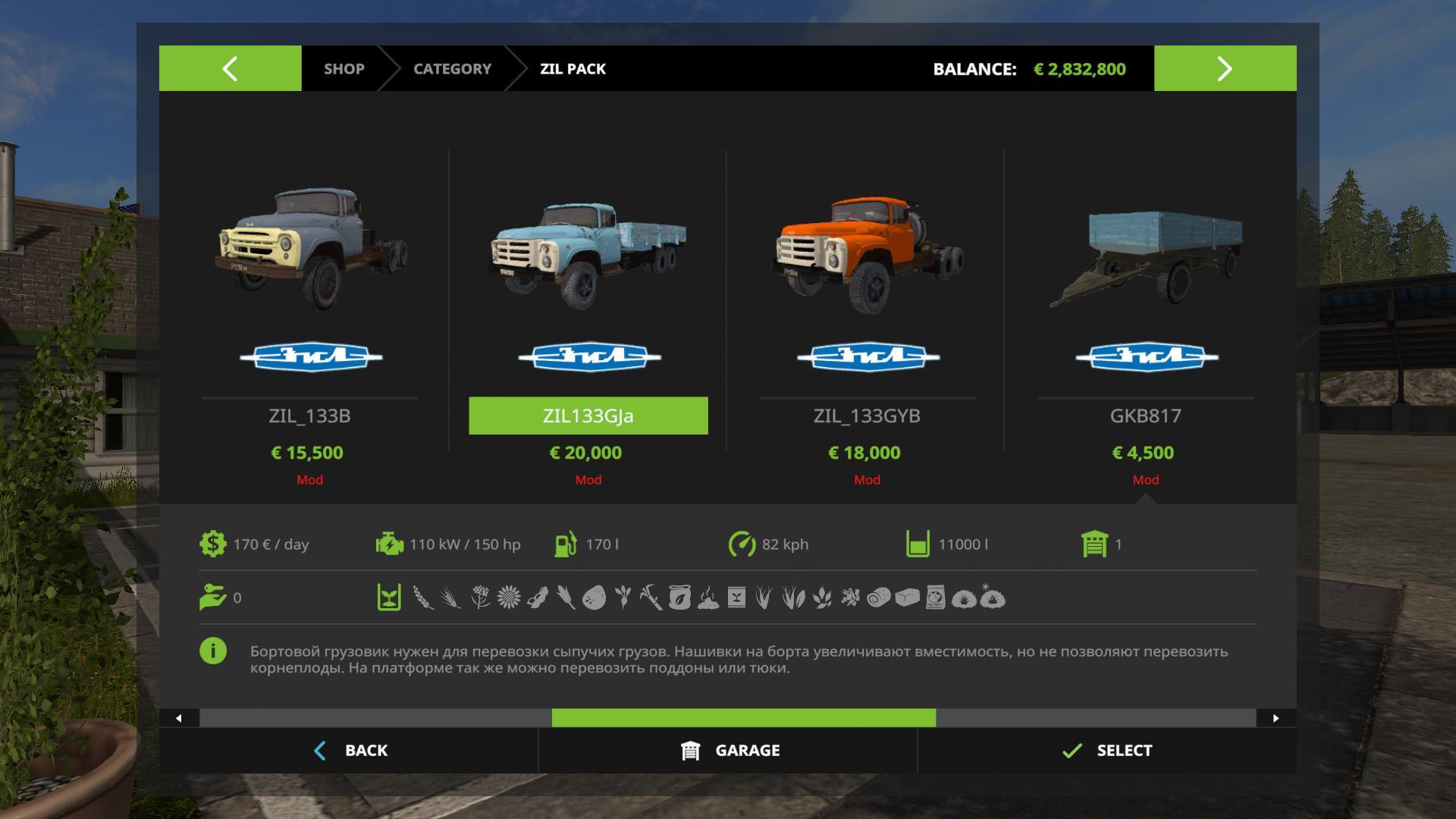Return to the CATEGORY breadcrumb
The height and width of the screenshot is (819, 1456).
(x=452, y=68)
